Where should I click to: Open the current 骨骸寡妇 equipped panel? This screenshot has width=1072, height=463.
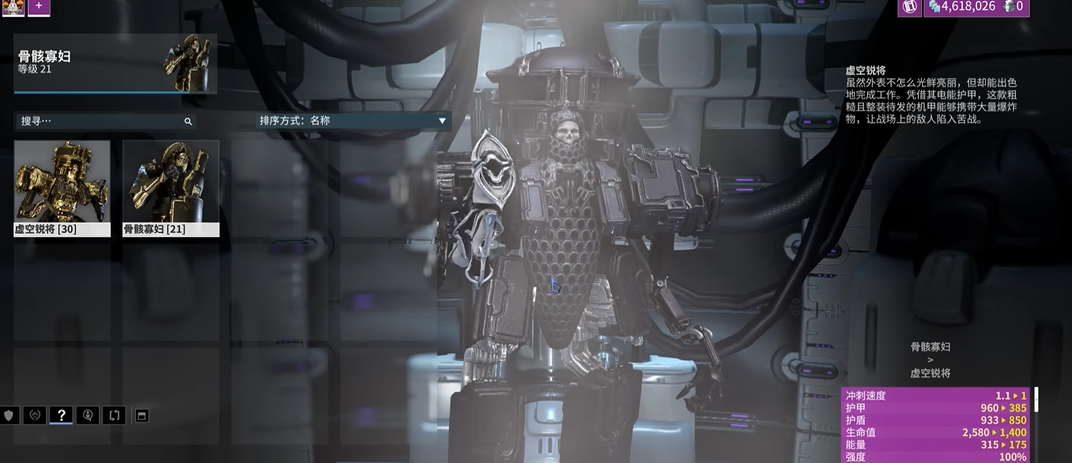pos(115,63)
